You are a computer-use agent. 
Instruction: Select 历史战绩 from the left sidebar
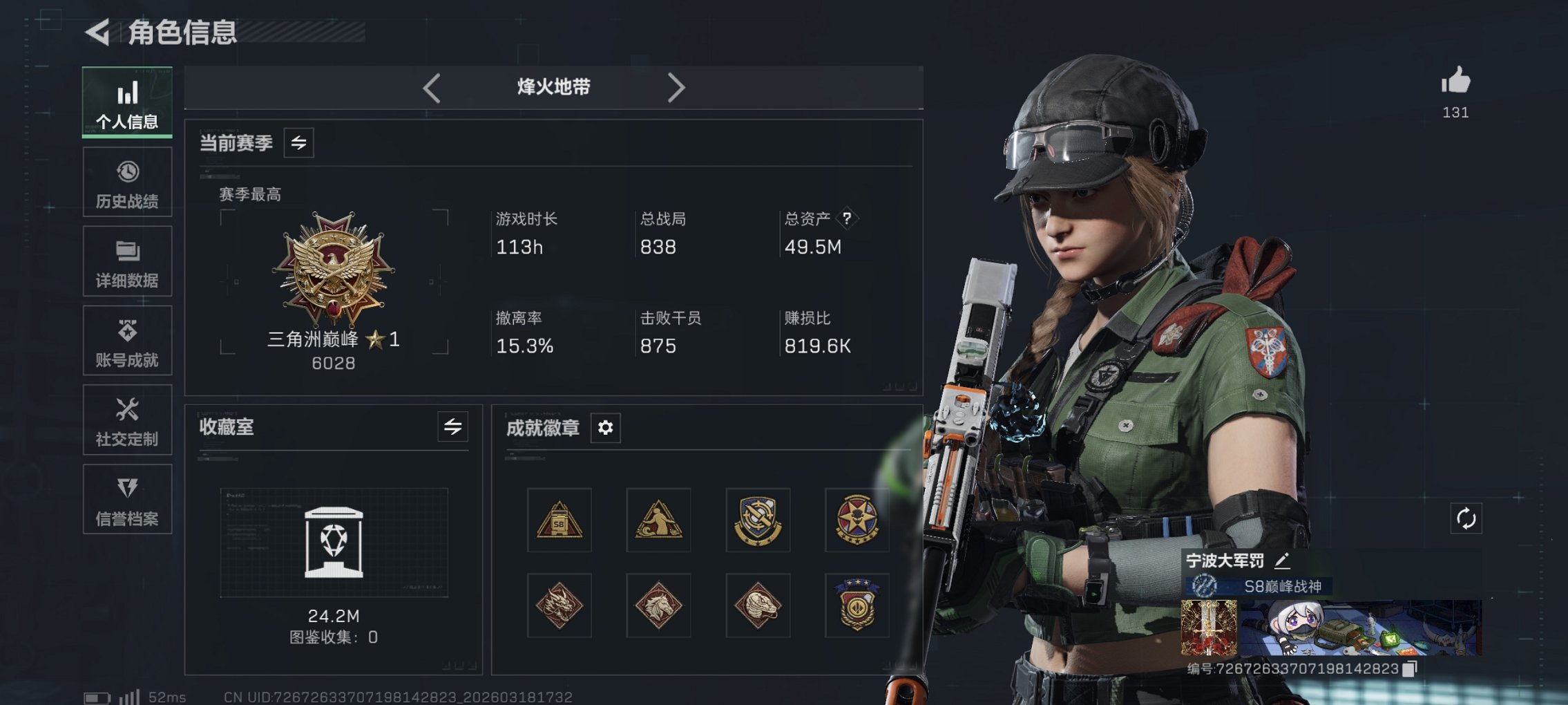coord(127,182)
